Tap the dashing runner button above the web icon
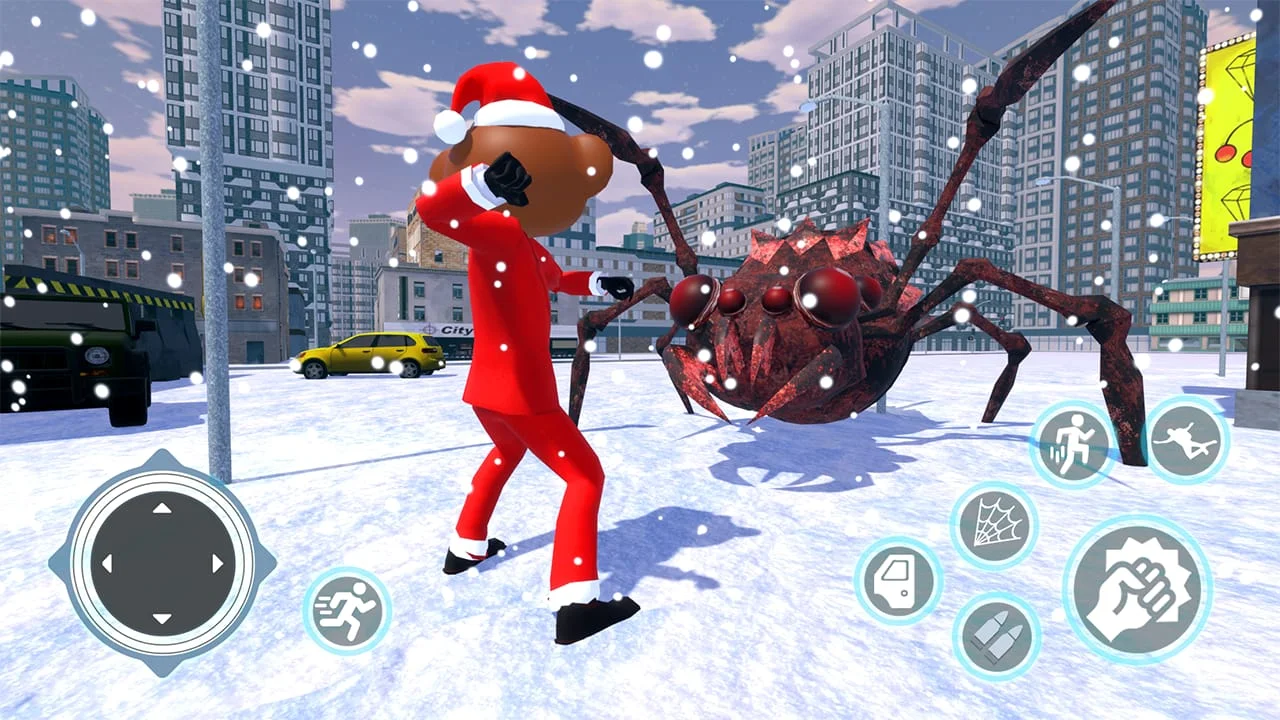Viewport: 1280px width, 720px height. click(1076, 440)
